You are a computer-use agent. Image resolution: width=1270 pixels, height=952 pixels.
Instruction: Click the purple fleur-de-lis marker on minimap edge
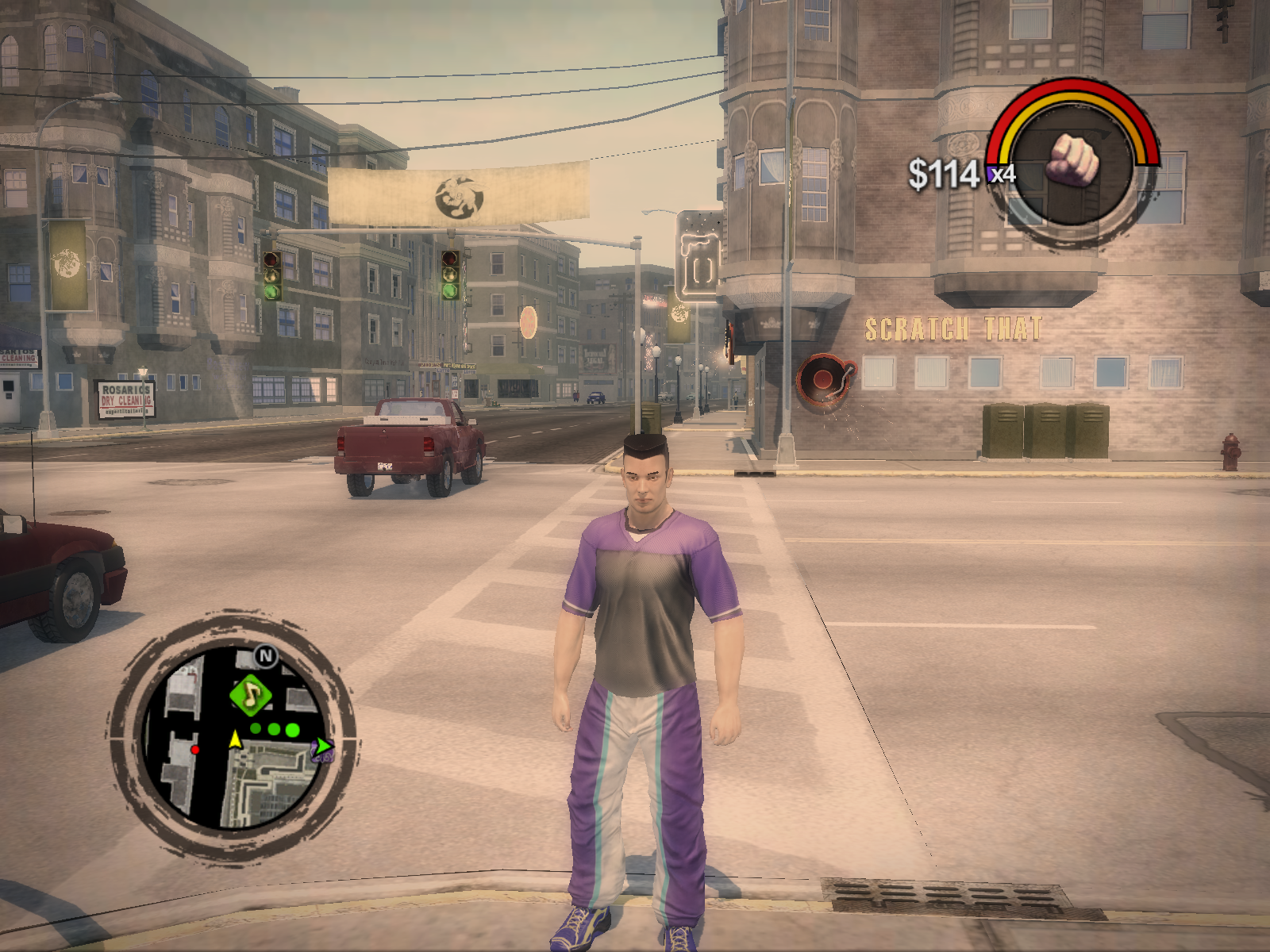coord(322,749)
